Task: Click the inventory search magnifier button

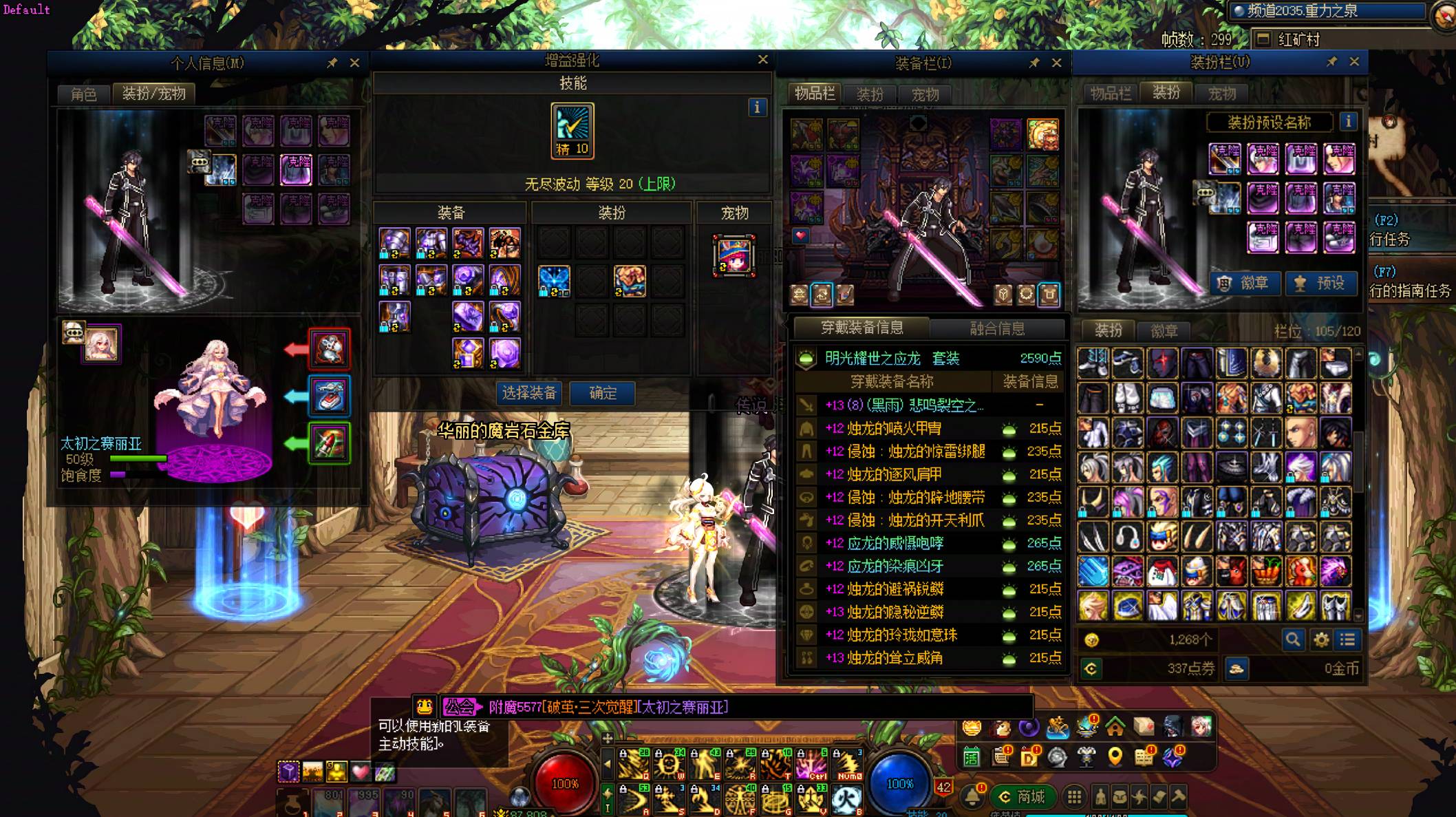Action: point(1293,640)
